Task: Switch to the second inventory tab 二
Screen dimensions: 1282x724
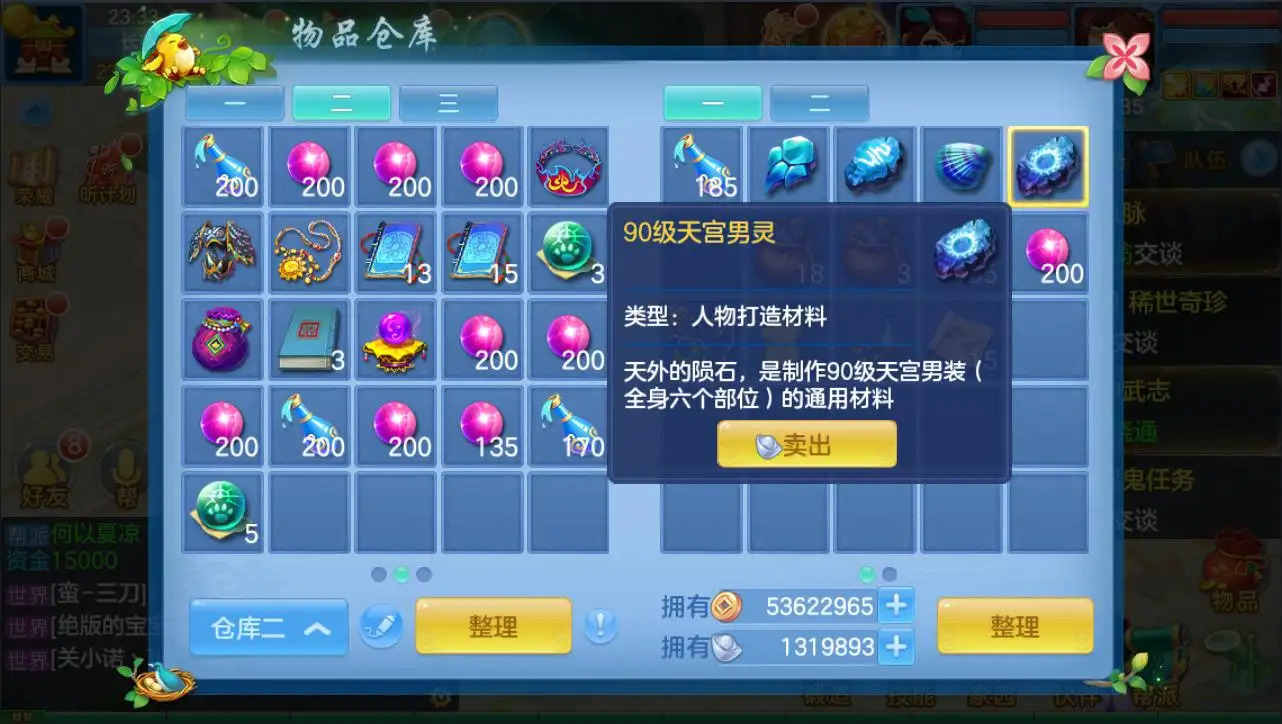Action: [820, 103]
